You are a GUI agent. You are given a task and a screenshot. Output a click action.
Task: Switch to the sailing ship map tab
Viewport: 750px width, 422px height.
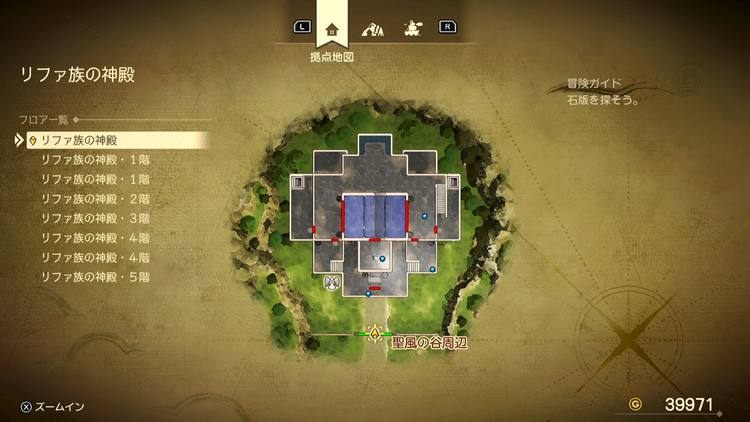coord(411,29)
